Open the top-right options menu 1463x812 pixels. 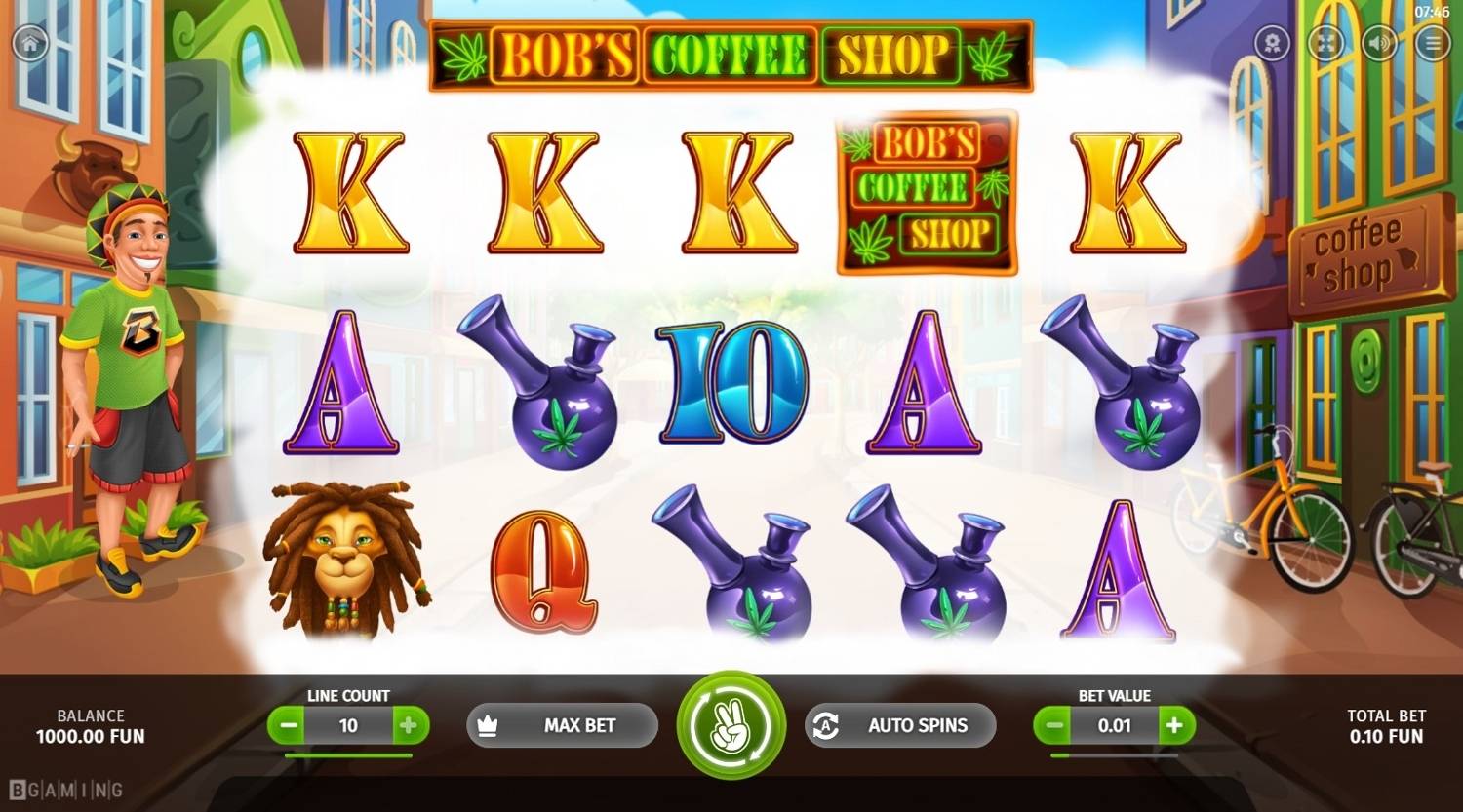[x=1433, y=43]
